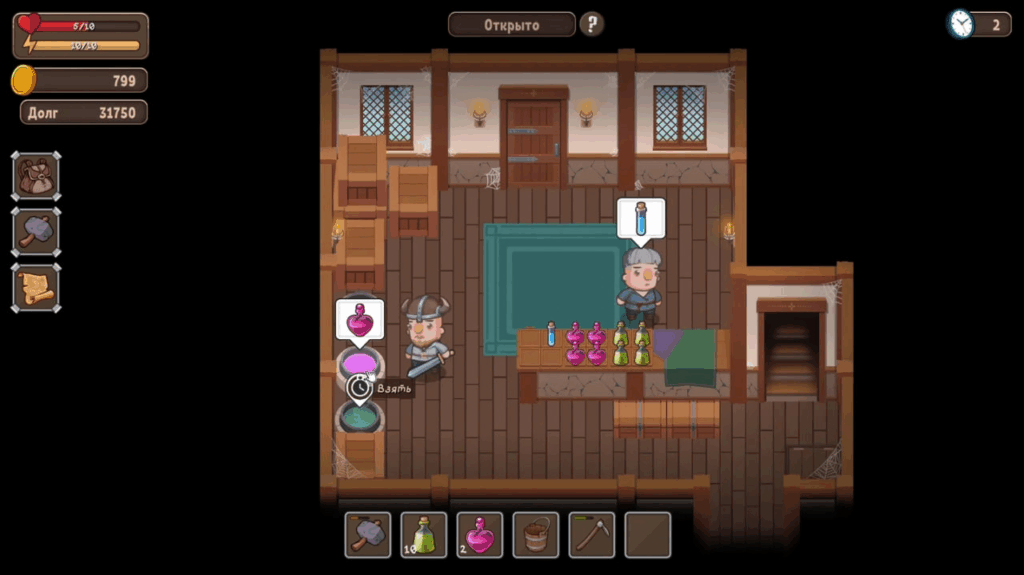This screenshot has height=575, width=1024.
Task: Open the backpack inventory
Action: tap(36, 176)
